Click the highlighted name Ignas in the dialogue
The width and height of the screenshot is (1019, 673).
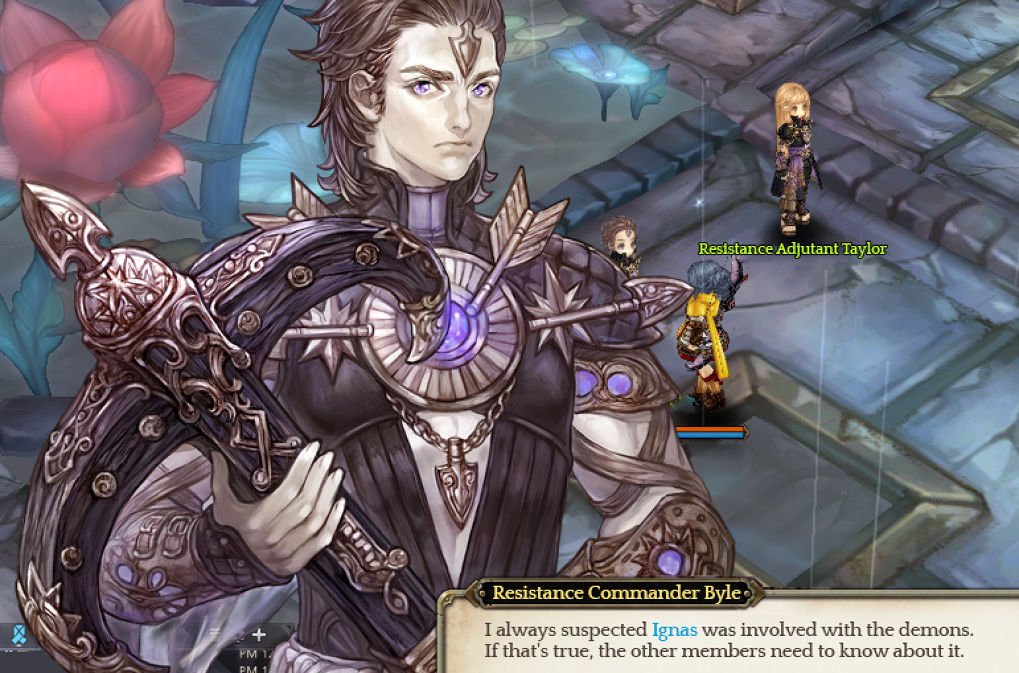pos(674,630)
